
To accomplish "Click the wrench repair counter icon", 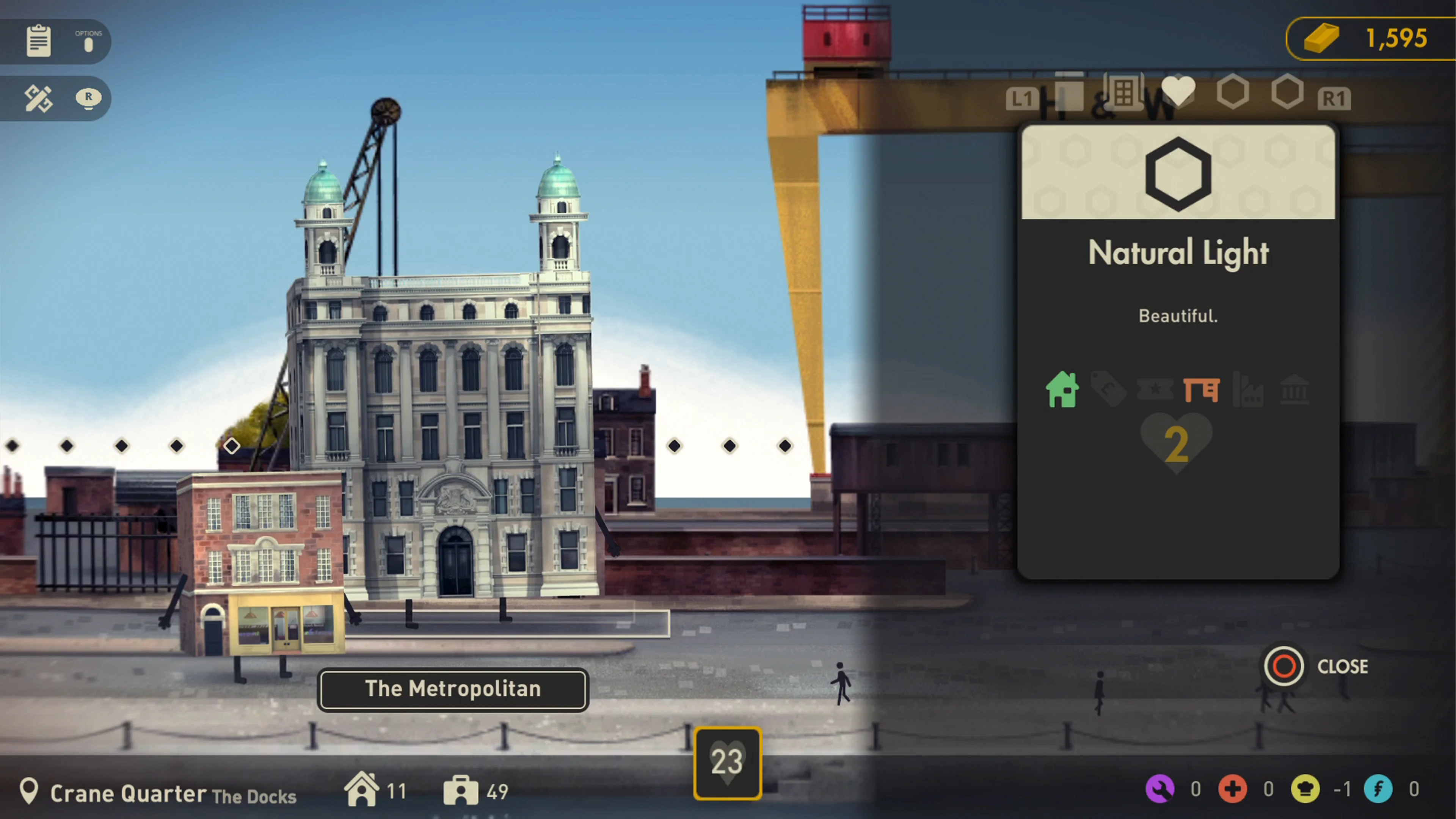I will click(x=1160, y=789).
